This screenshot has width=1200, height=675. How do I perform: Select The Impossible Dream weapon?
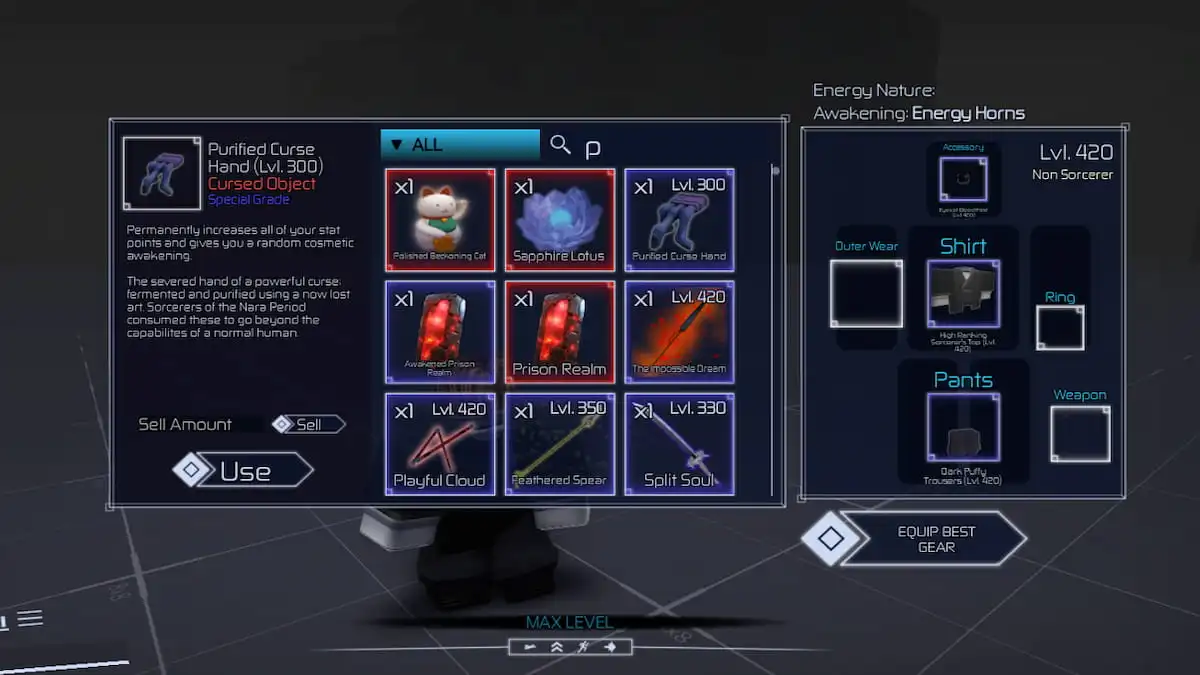pos(679,332)
